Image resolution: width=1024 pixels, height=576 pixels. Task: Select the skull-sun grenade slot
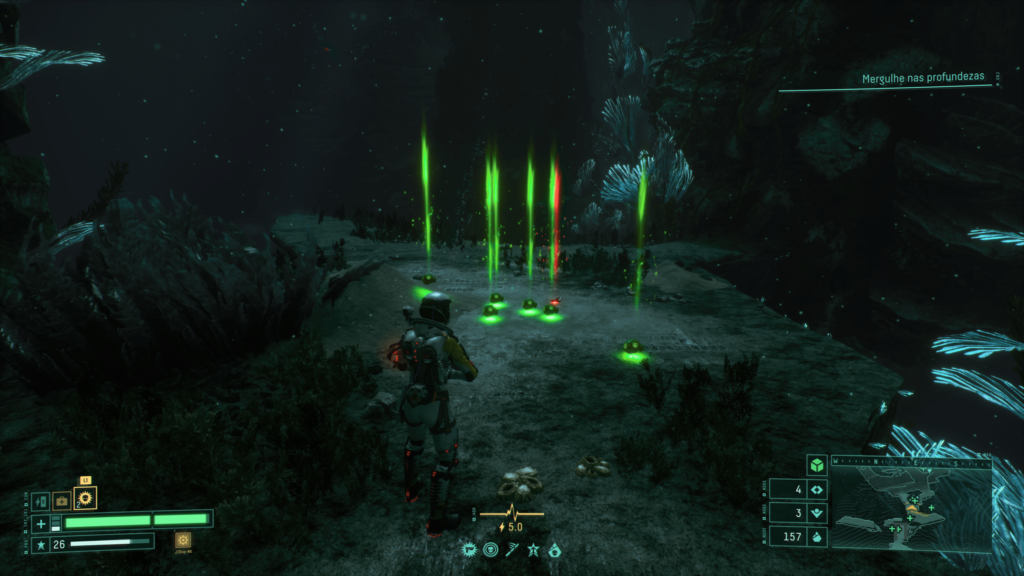tap(86, 498)
